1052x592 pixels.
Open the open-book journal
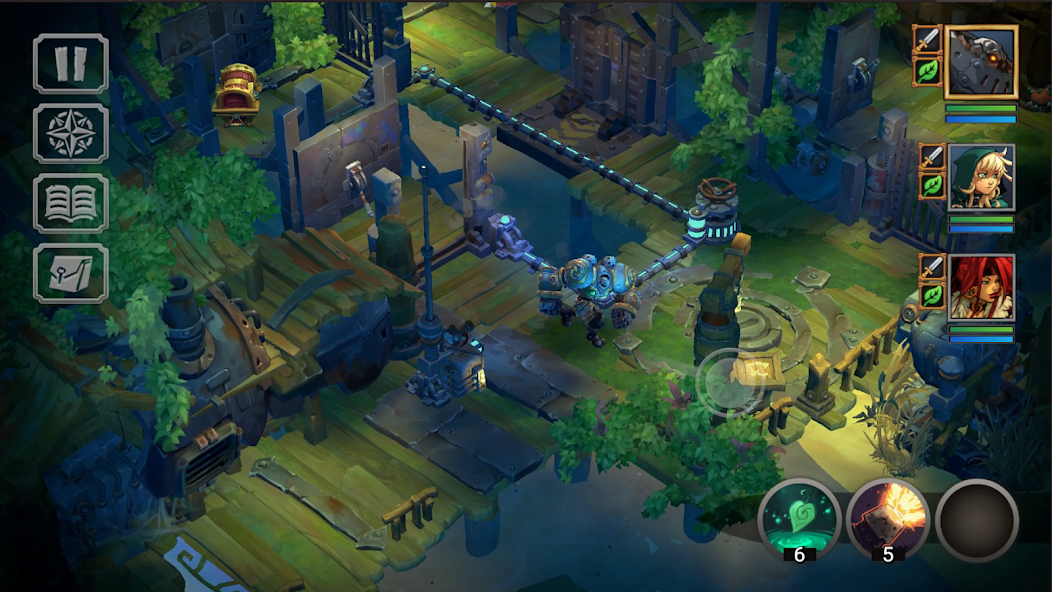[x=71, y=203]
